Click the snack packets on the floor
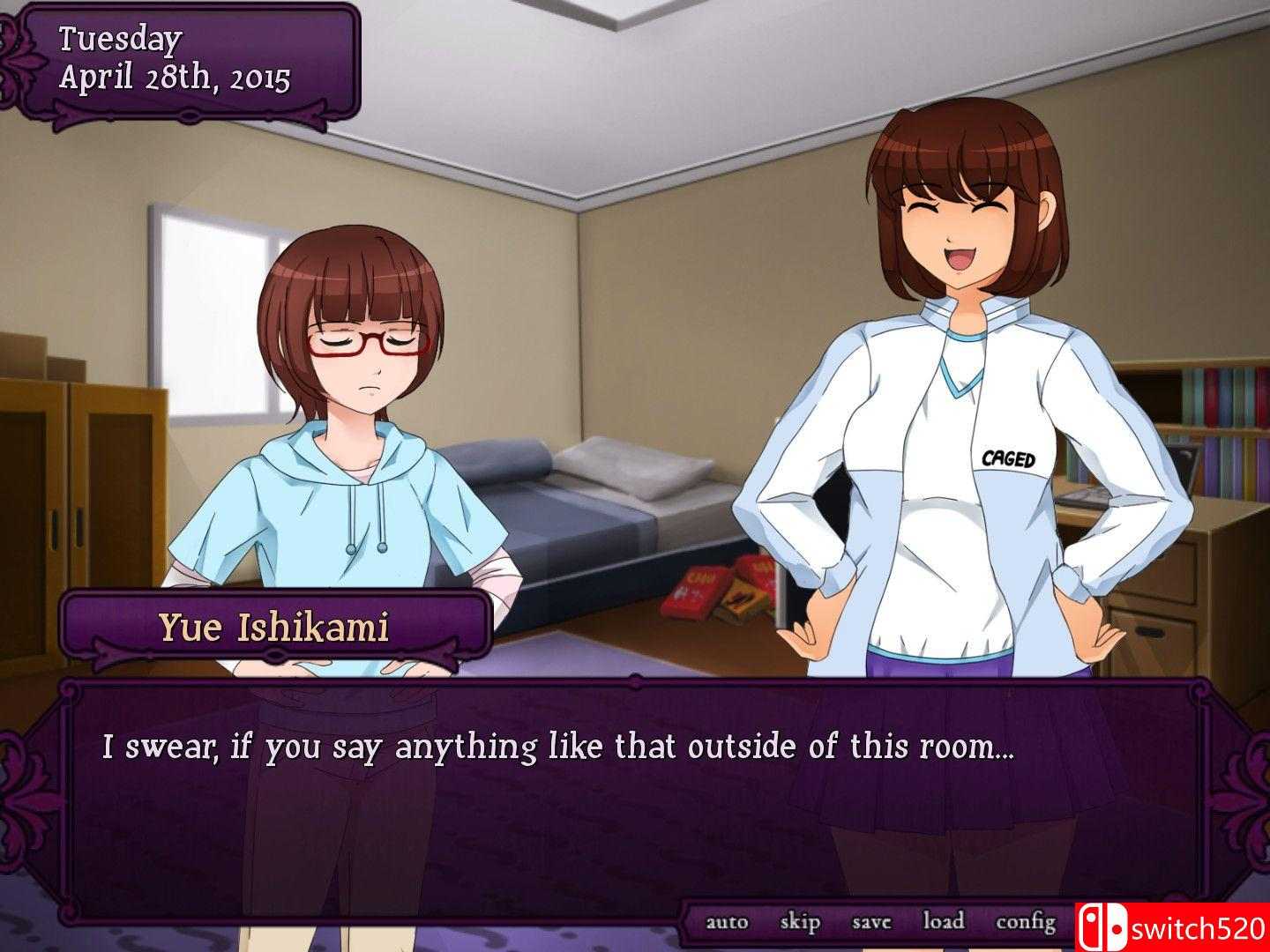Screen dimensions: 1270x952 pyautogui.click(x=723, y=591)
